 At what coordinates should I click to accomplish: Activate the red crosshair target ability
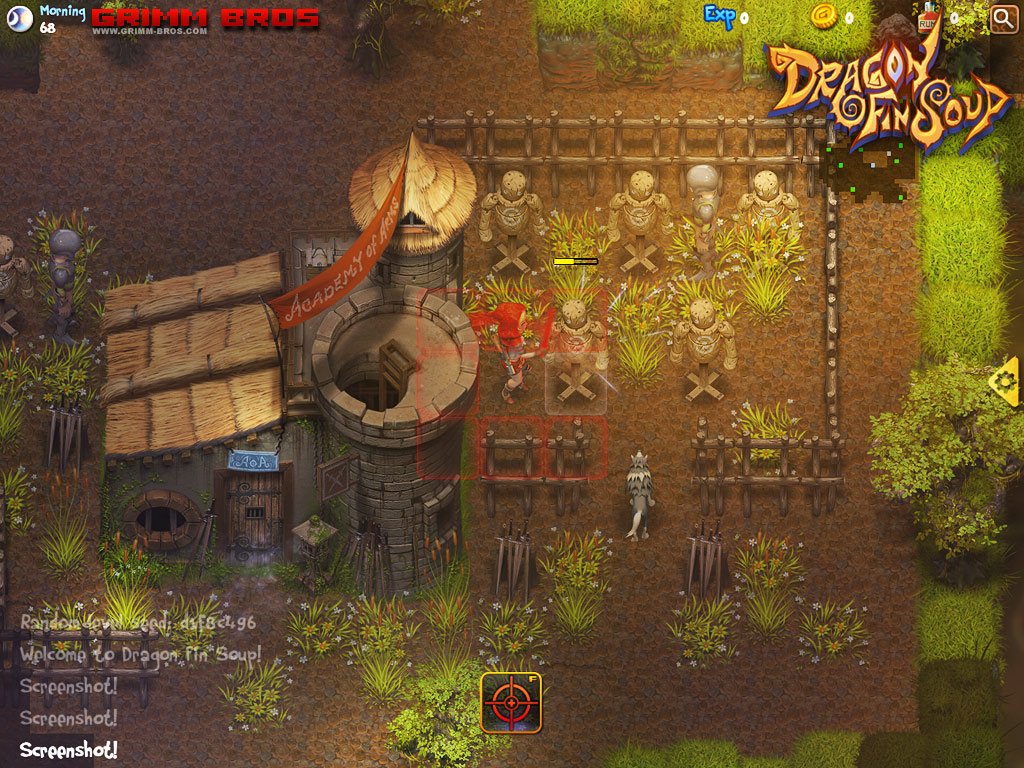coord(511,702)
